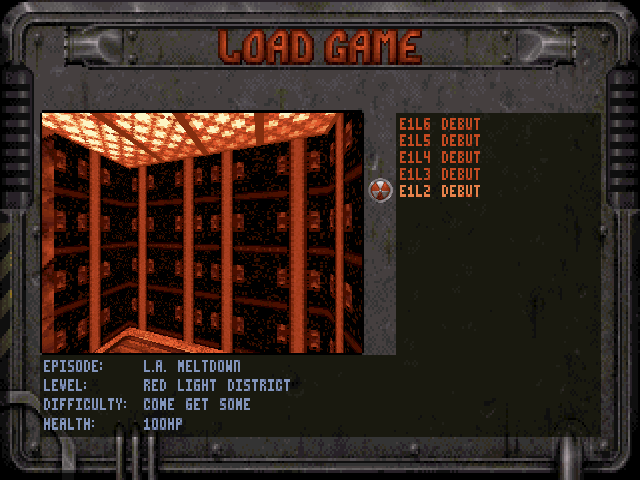640x480 pixels.
Task: Load the E1L4 DEBUT saved game
Action: click(x=439, y=158)
